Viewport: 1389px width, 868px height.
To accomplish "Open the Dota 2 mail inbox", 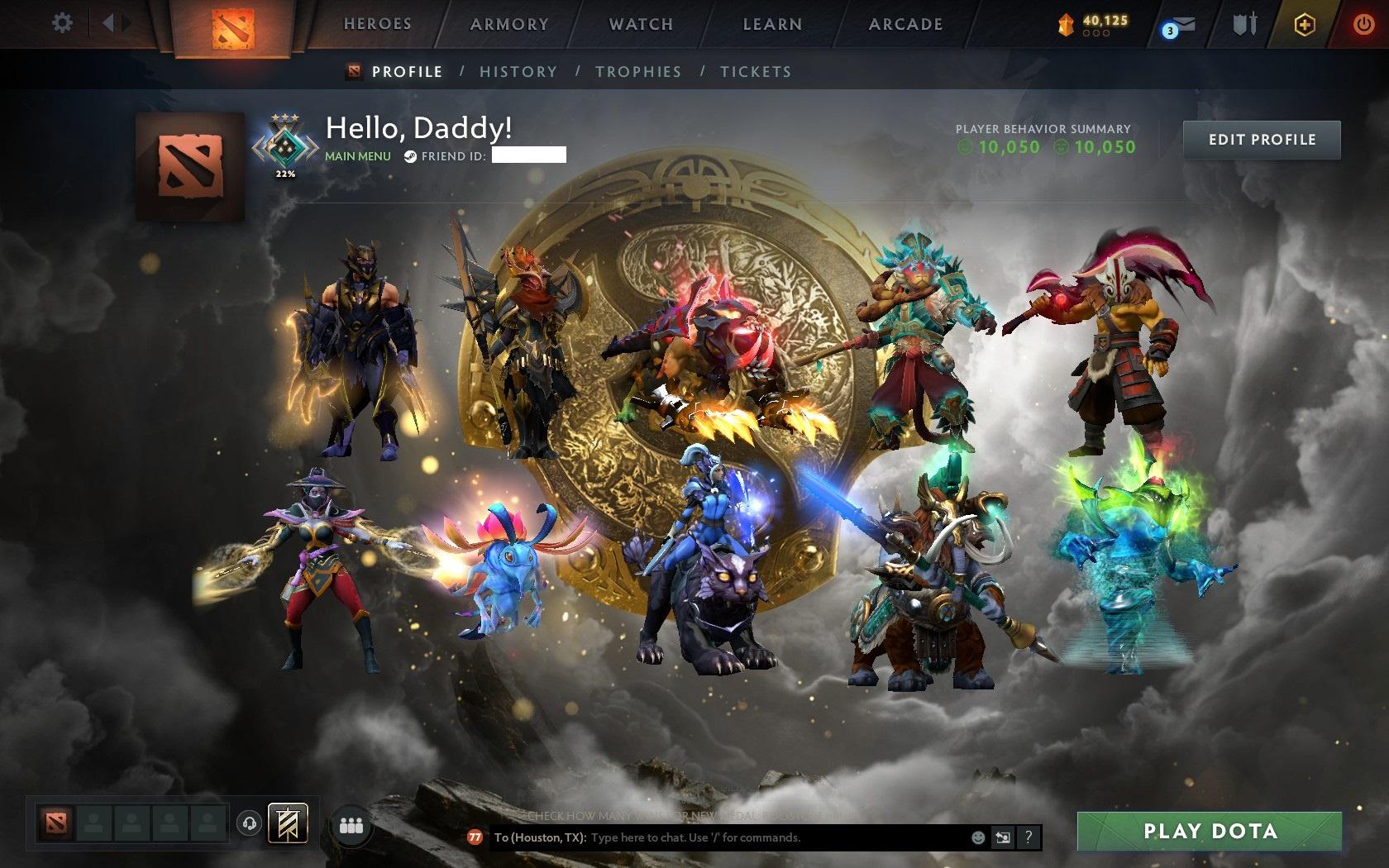I will point(1180,25).
